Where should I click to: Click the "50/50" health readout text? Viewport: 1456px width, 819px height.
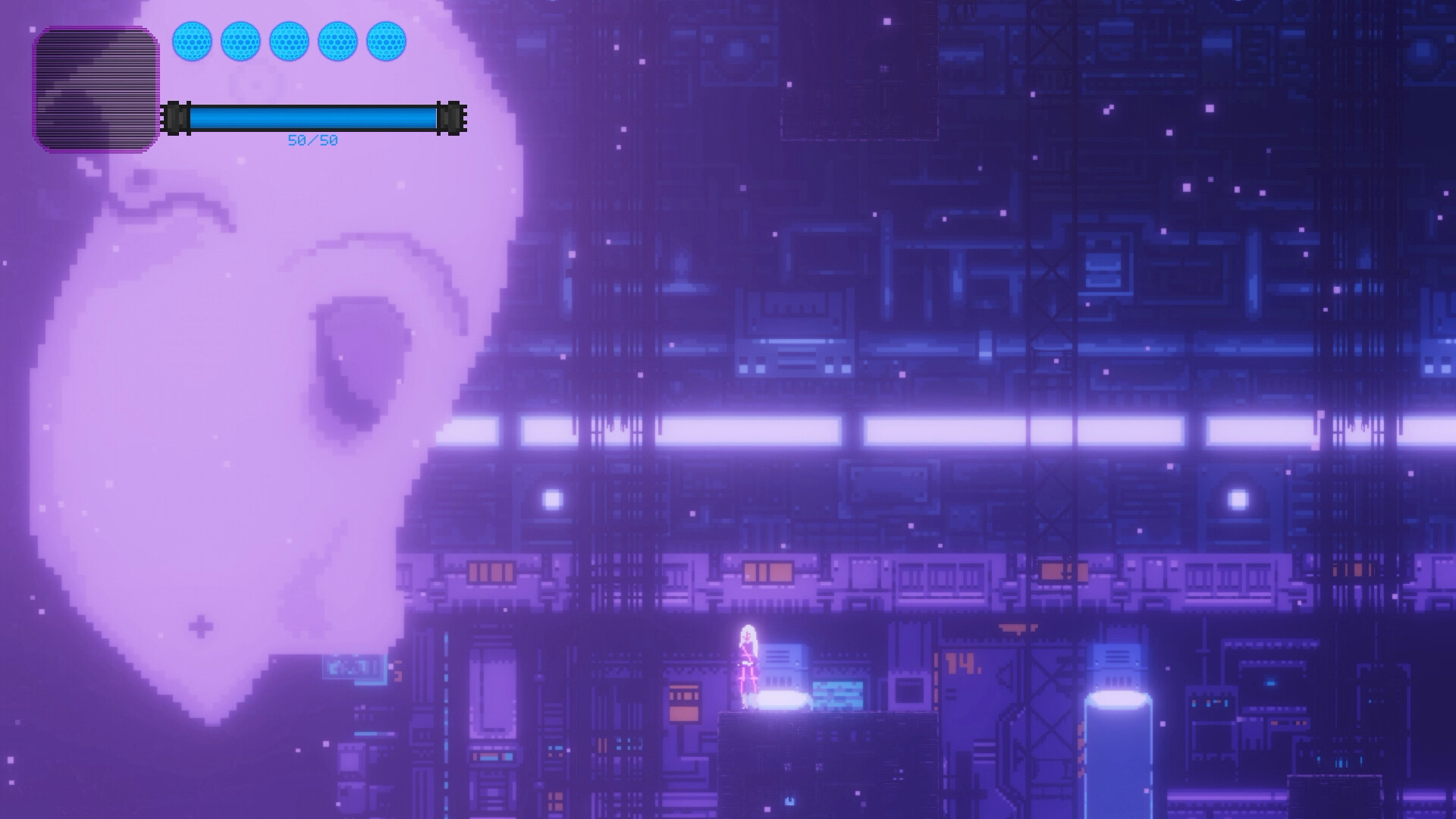(x=312, y=140)
